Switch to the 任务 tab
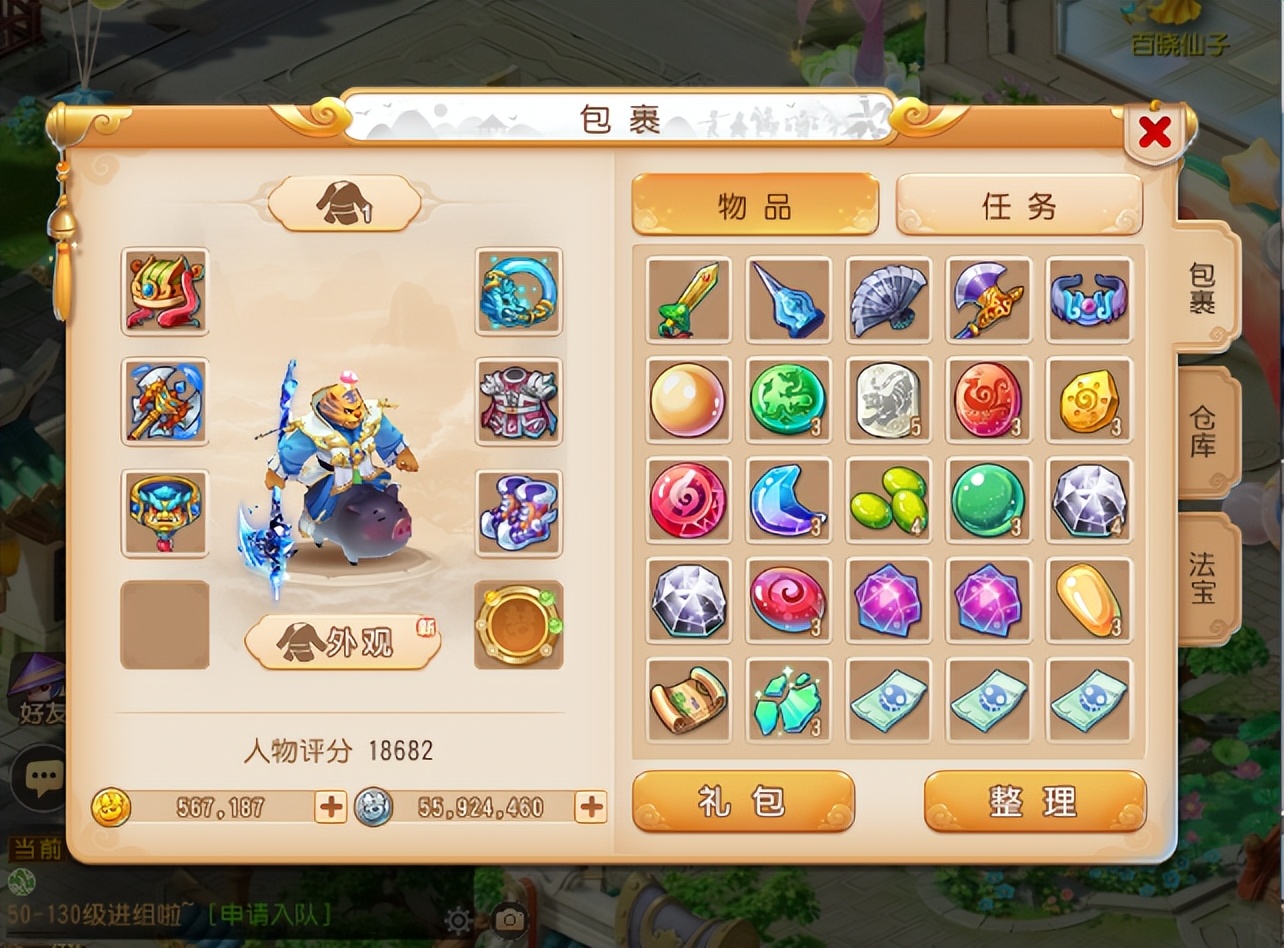Image resolution: width=1284 pixels, height=948 pixels. (1018, 204)
